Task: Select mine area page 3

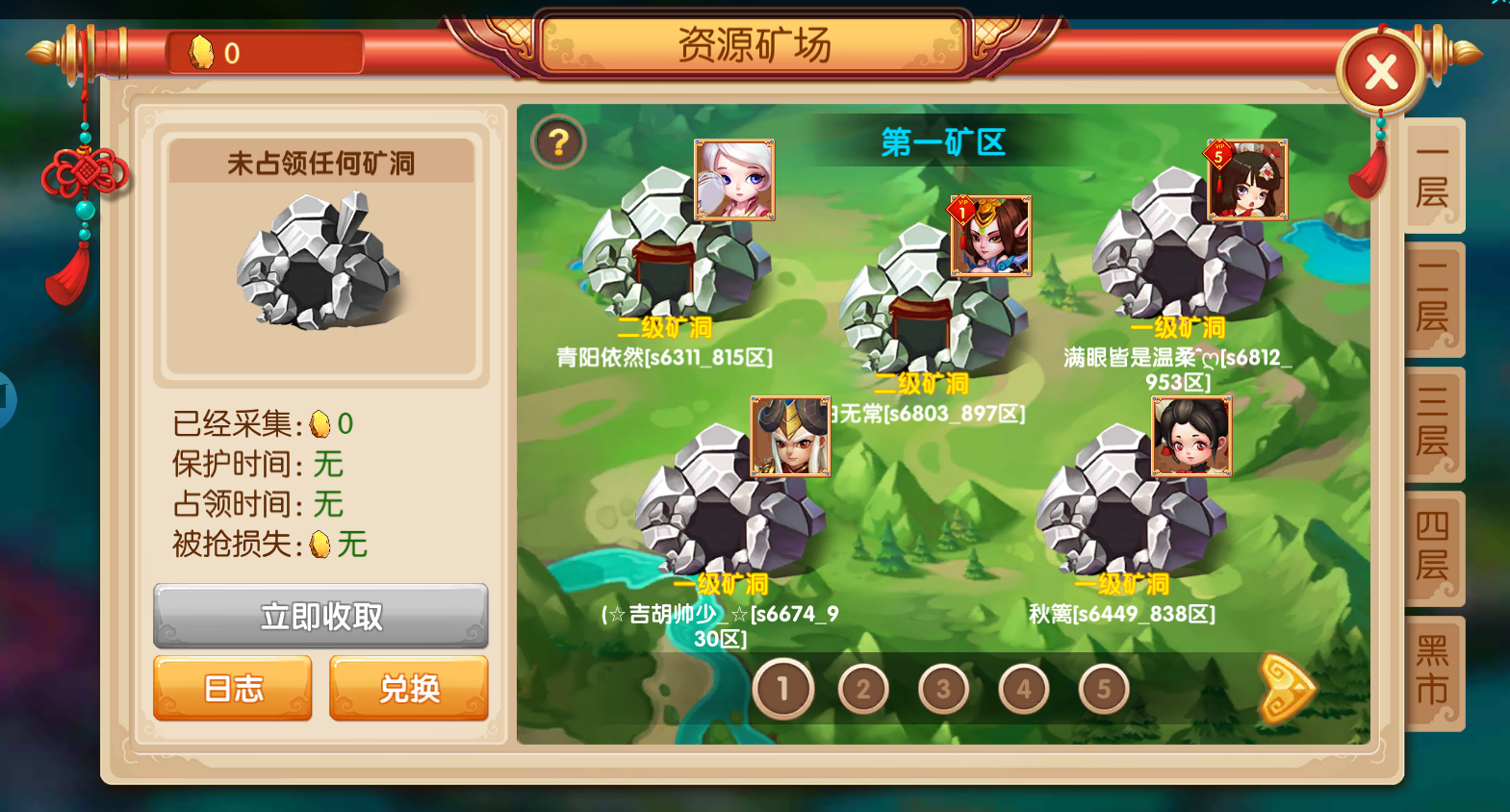Action: [942, 689]
